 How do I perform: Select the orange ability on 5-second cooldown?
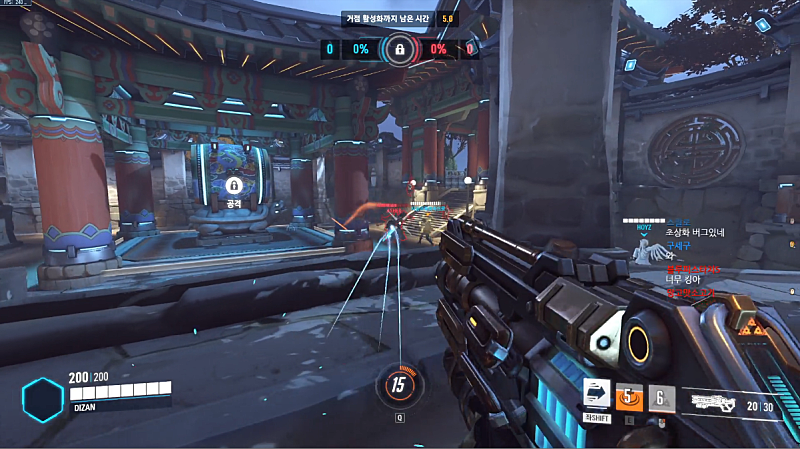click(629, 398)
